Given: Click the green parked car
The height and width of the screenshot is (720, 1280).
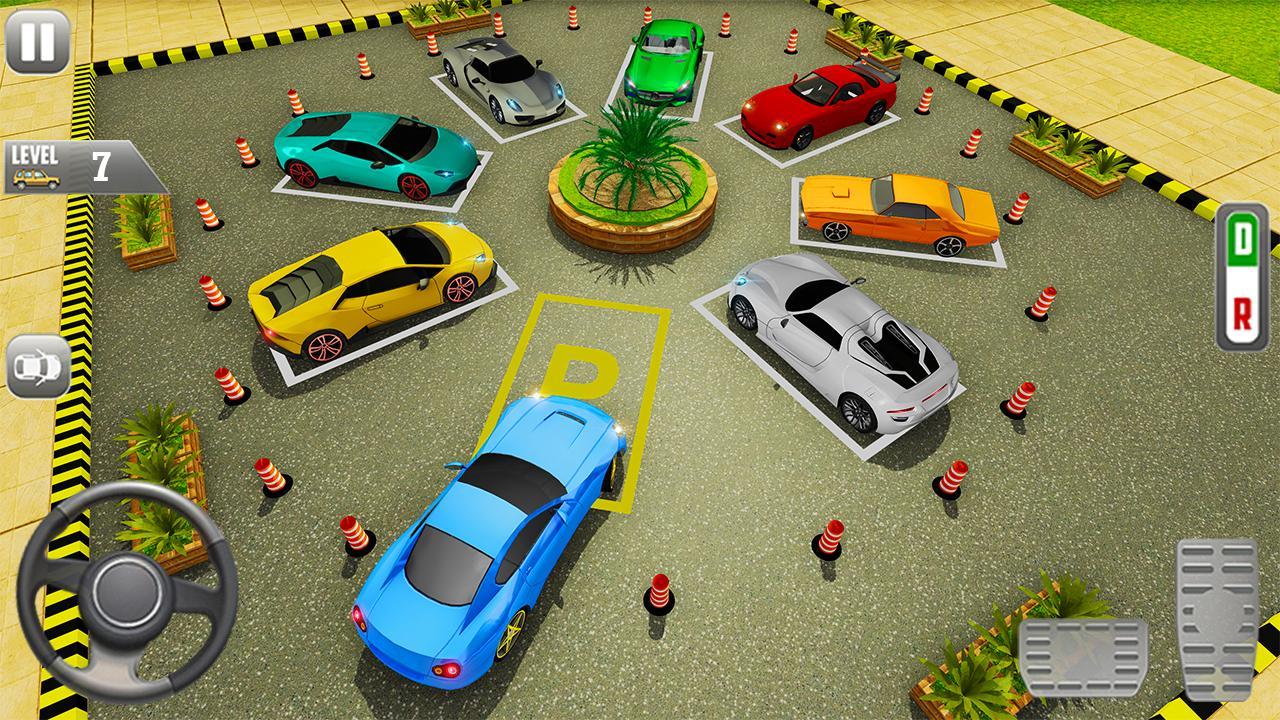Looking at the screenshot, I should 665,60.
